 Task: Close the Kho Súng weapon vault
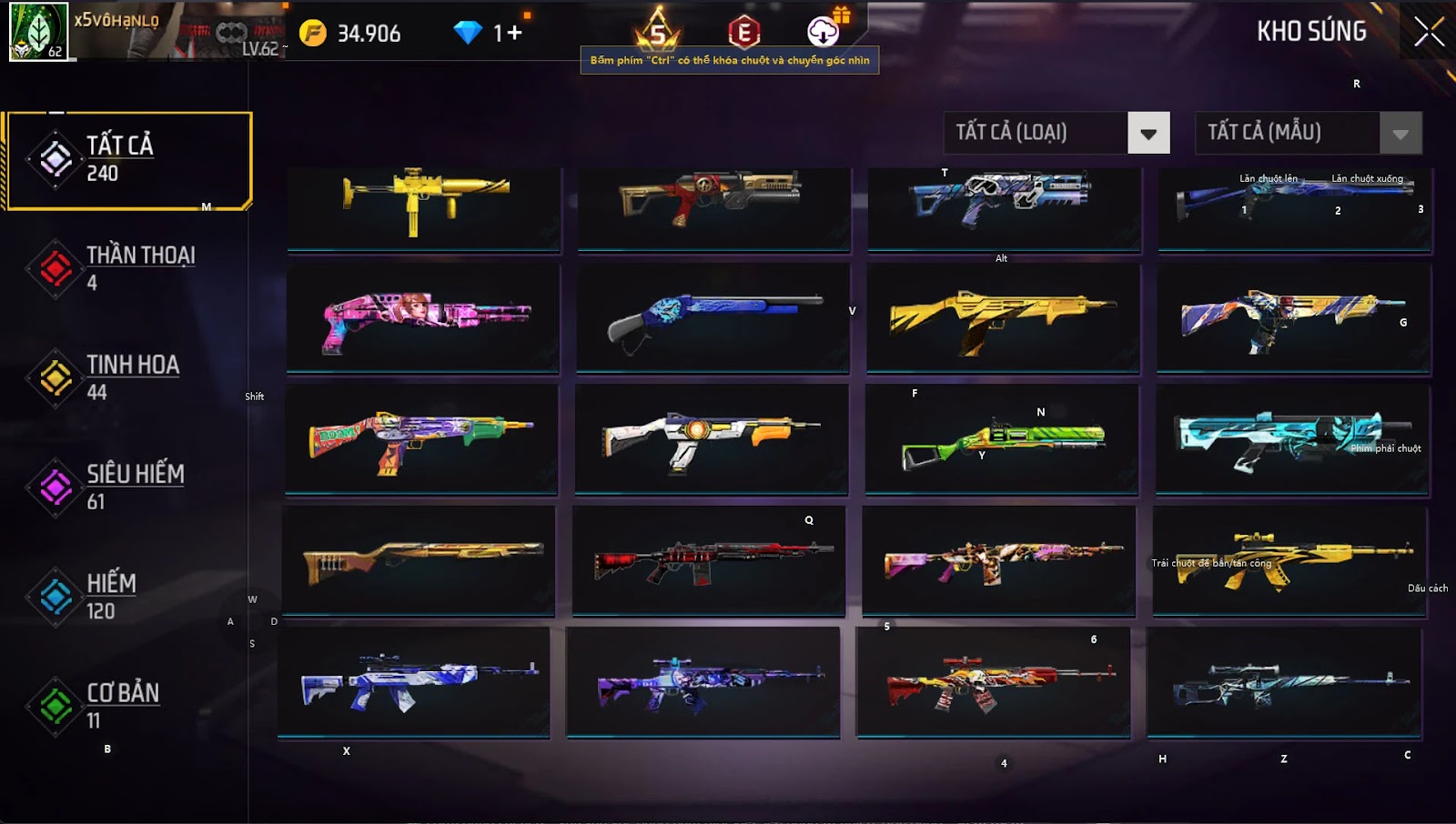coord(1429,32)
